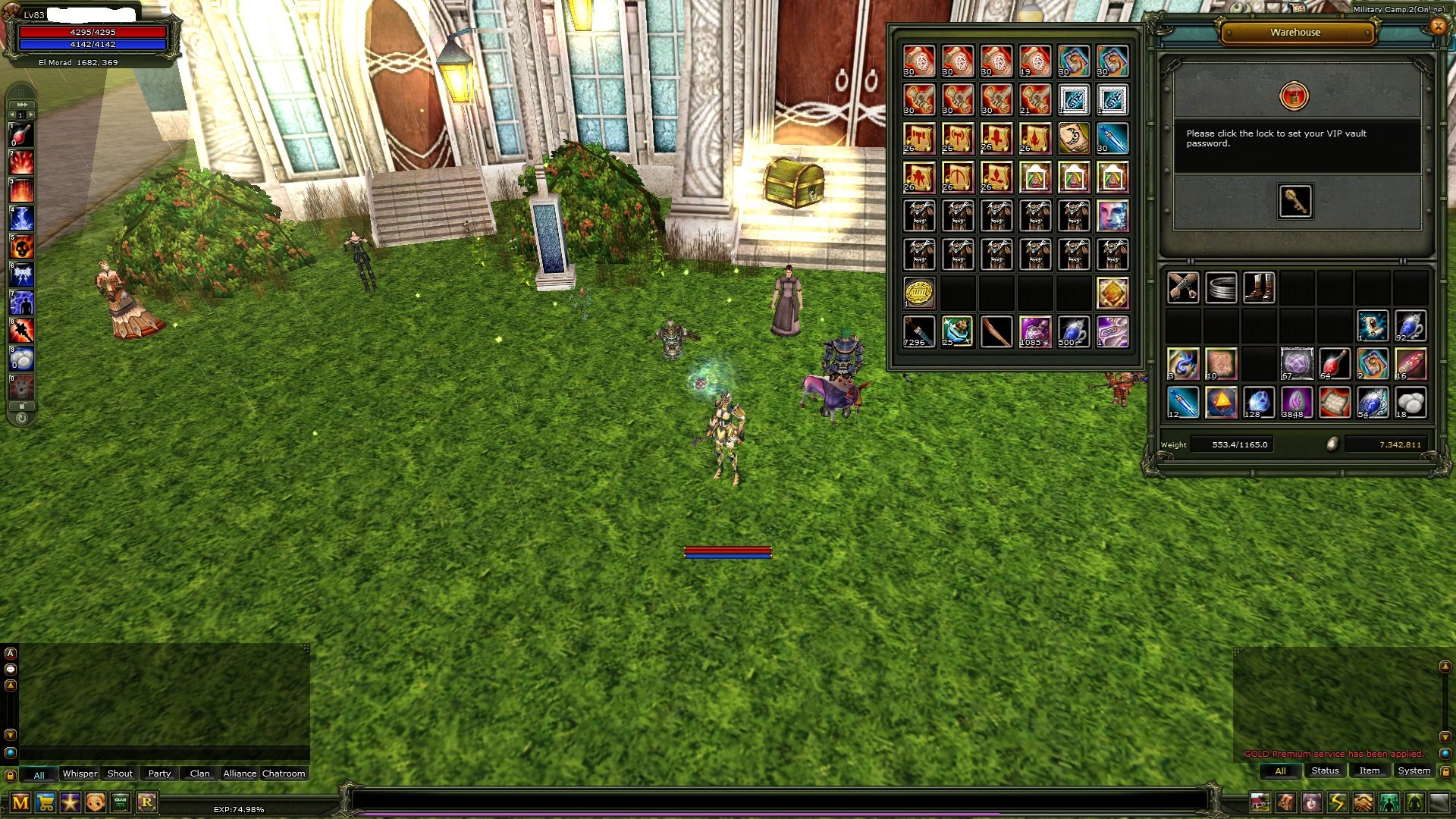
Task: Click the house icon in the bottom-right bar
Action: pyautogui.click(x=1260, y=801)
